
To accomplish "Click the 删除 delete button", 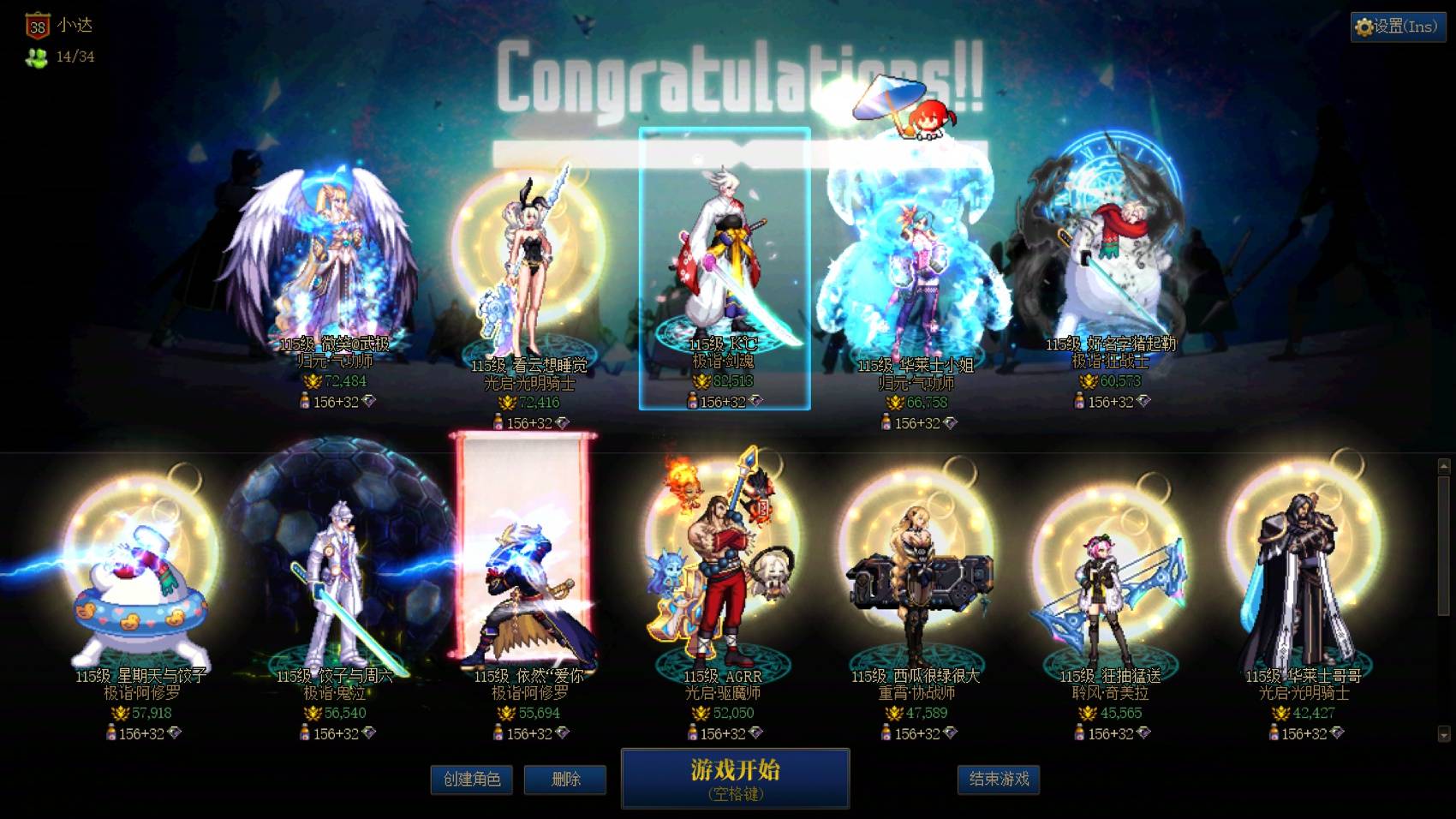I will [x=565, y=780].
